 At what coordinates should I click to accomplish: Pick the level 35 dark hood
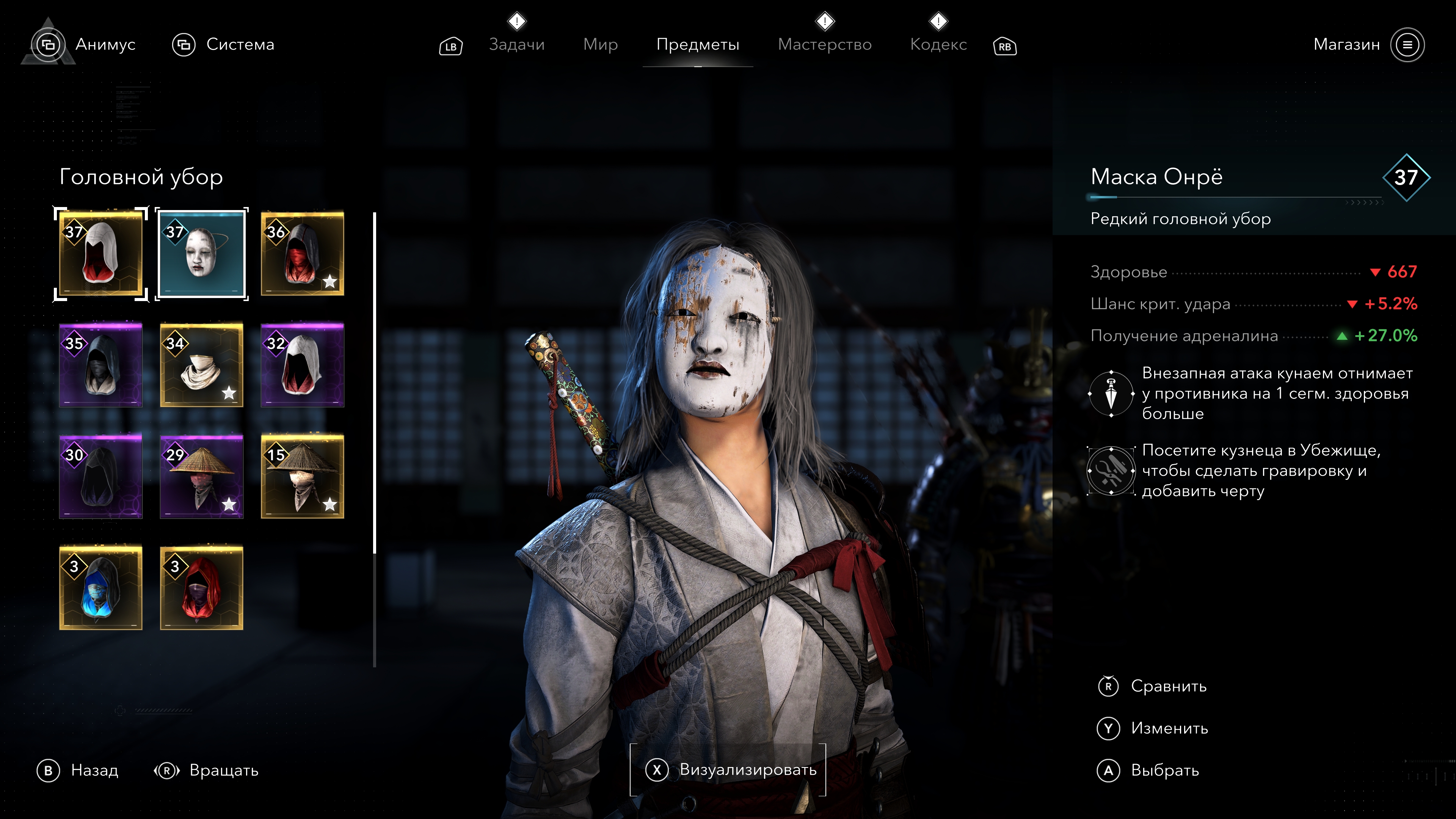(x=100, y=365)
